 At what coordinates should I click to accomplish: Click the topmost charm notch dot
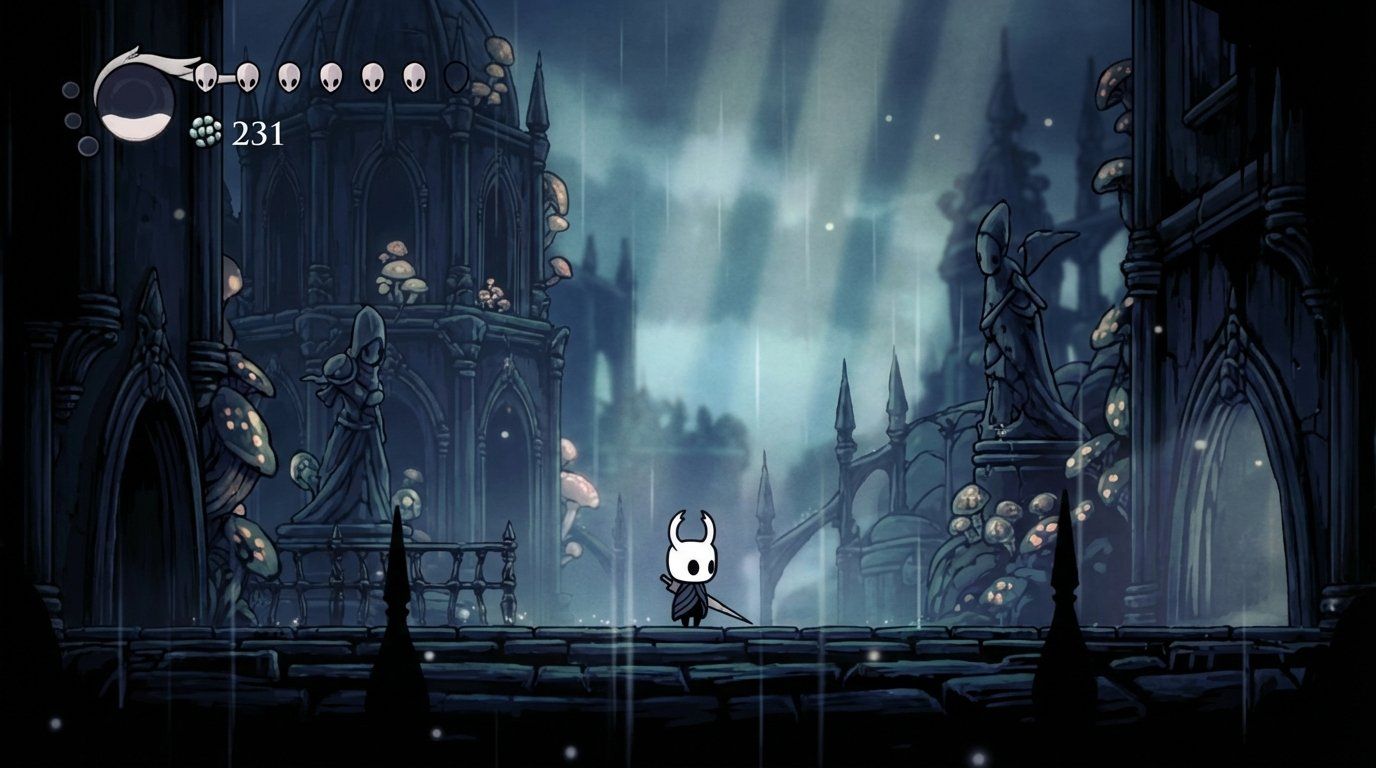click(x=70, y=90)
